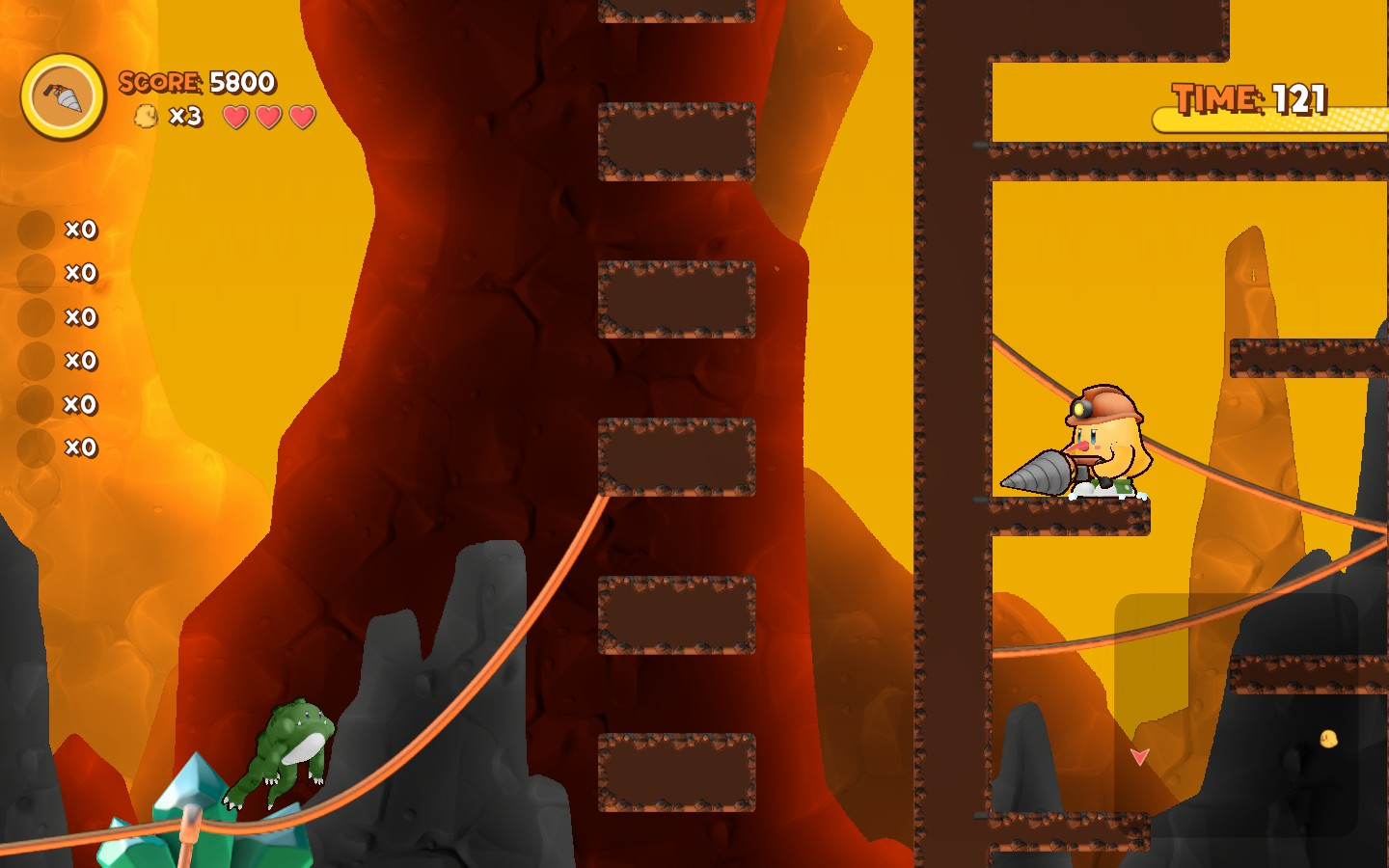
Task: Open the translucent minimap panel
Action: 1236,714
